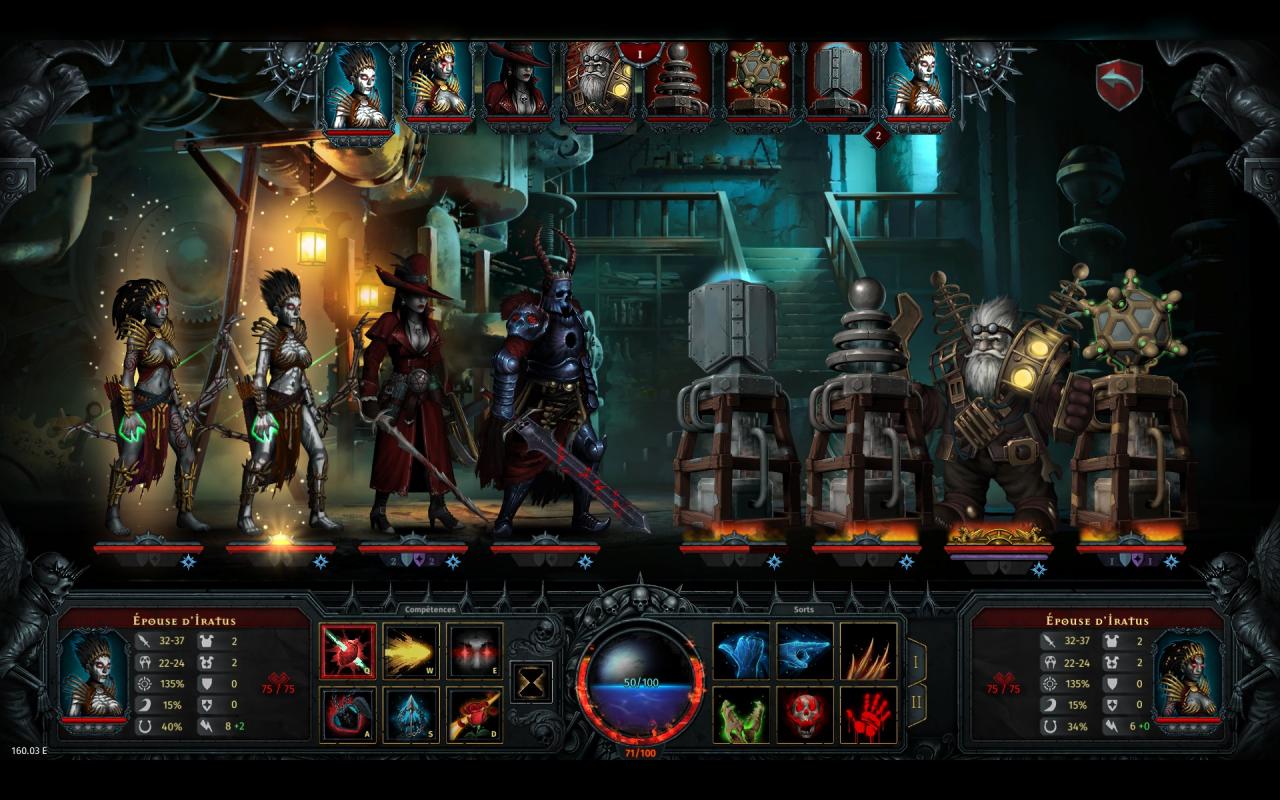
Task: Switch to spell page I
Action: tap(914, 661)
